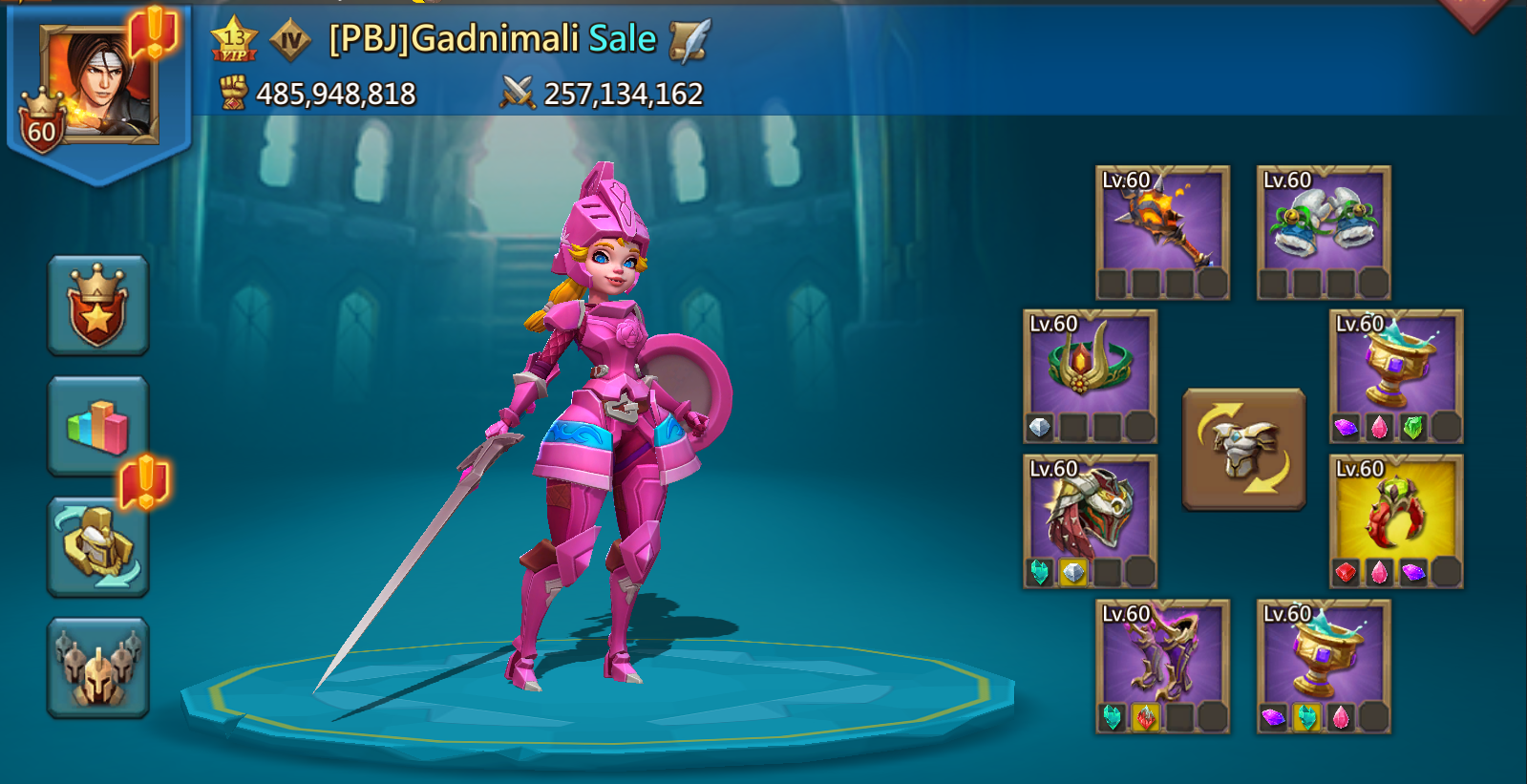Image resolution: width=1527 pixels, height=784 pixels.
Task: Select the Lv.60 red armor chestpiece slot
Action: 1090,520
